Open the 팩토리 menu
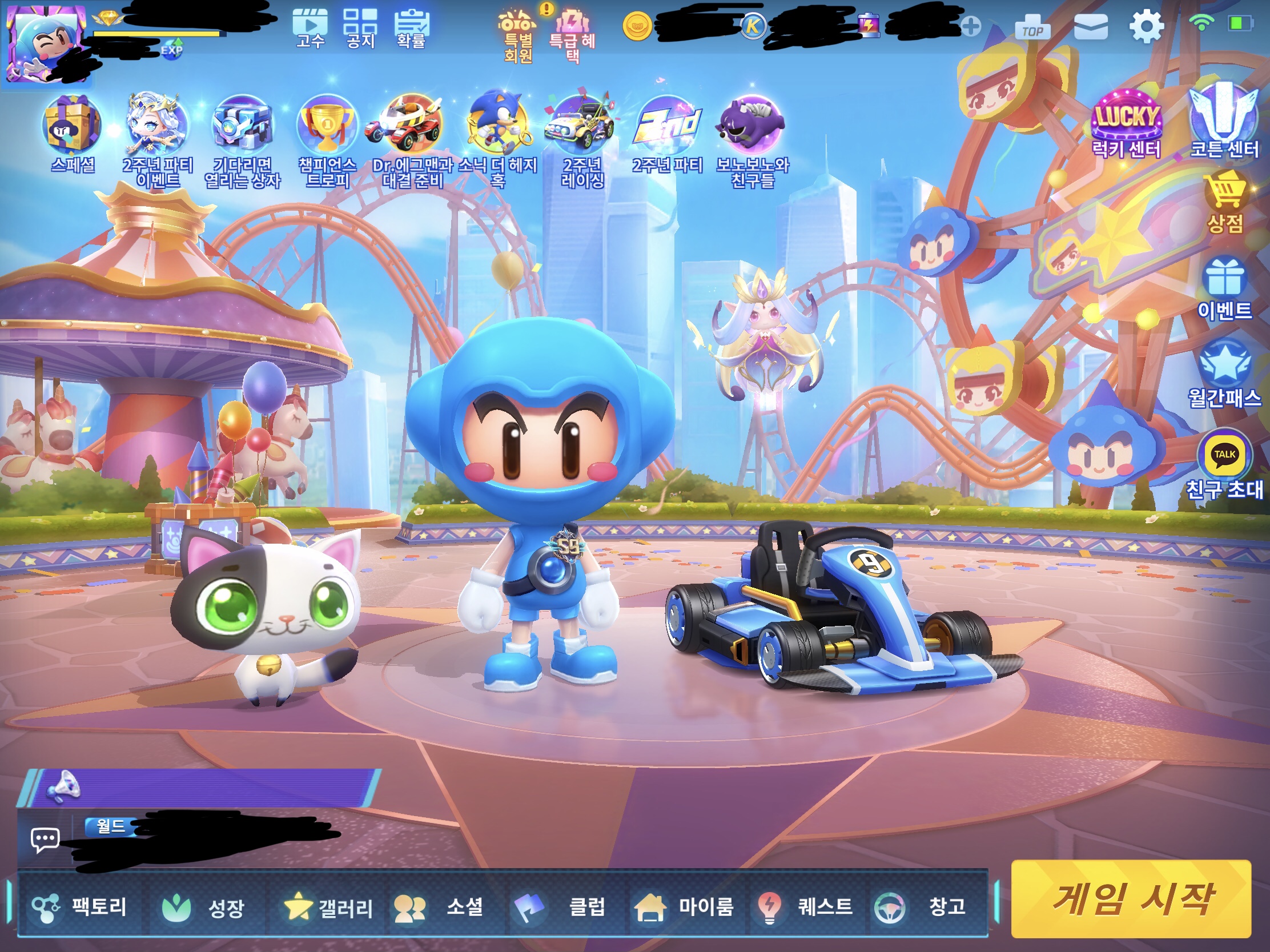The height and width of the screenshot is (952, 1270). pos(81,907)
